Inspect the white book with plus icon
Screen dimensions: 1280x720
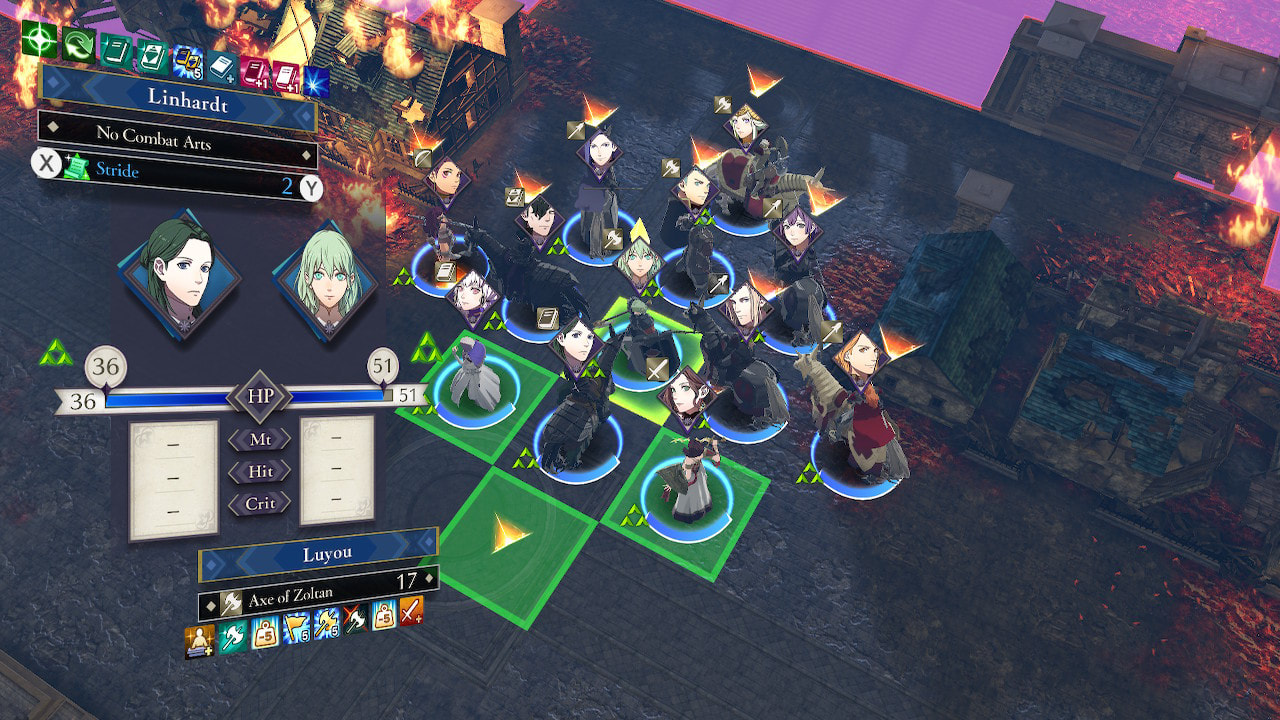tap(223, 67)
